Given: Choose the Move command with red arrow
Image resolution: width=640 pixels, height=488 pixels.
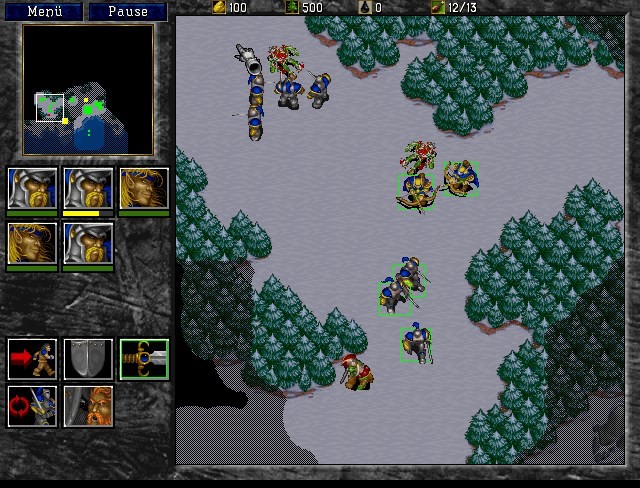Looking at the screenshot, I should point(32,358).
